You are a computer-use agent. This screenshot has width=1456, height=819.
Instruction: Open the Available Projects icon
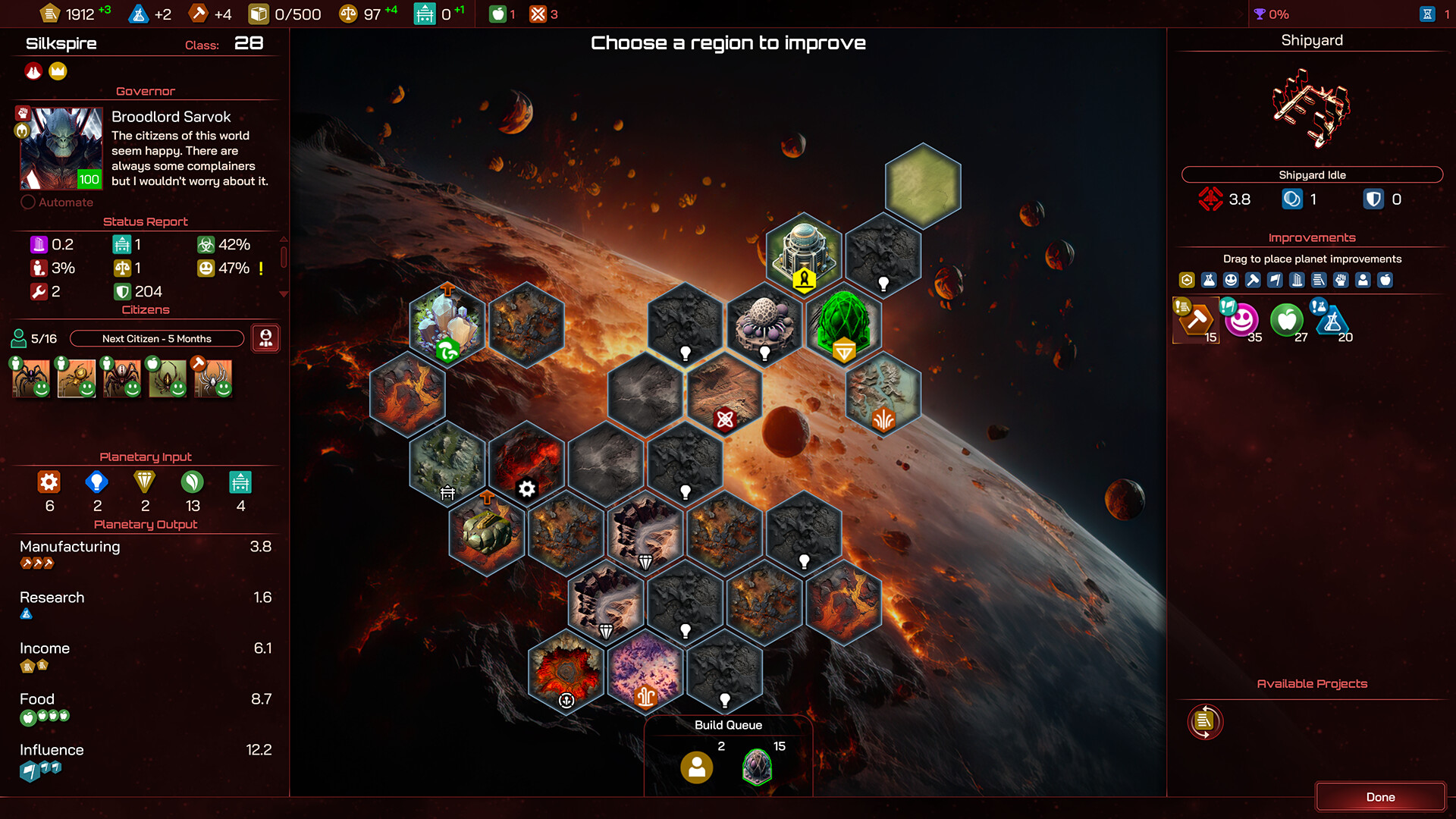pos(1204,721)
